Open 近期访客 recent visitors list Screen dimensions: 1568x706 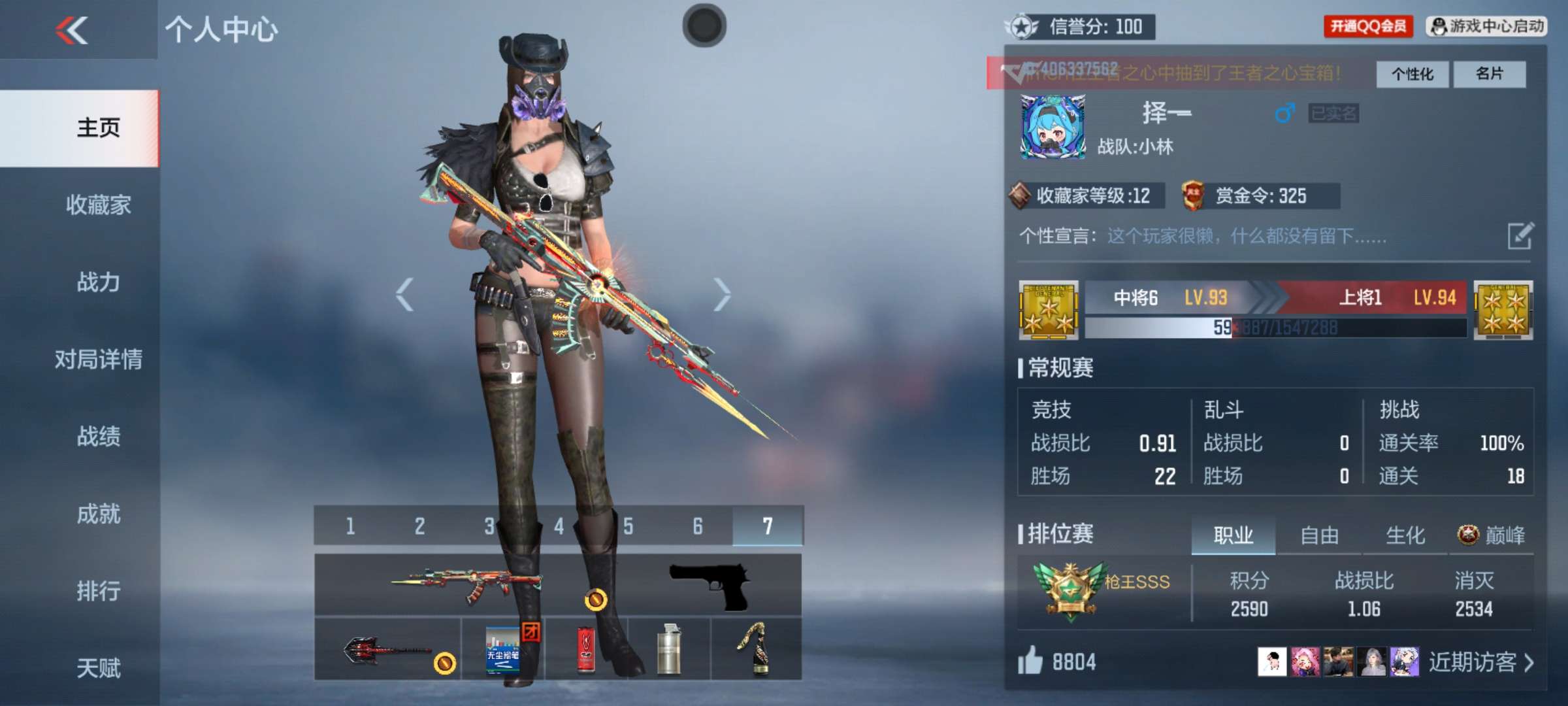1480,662
